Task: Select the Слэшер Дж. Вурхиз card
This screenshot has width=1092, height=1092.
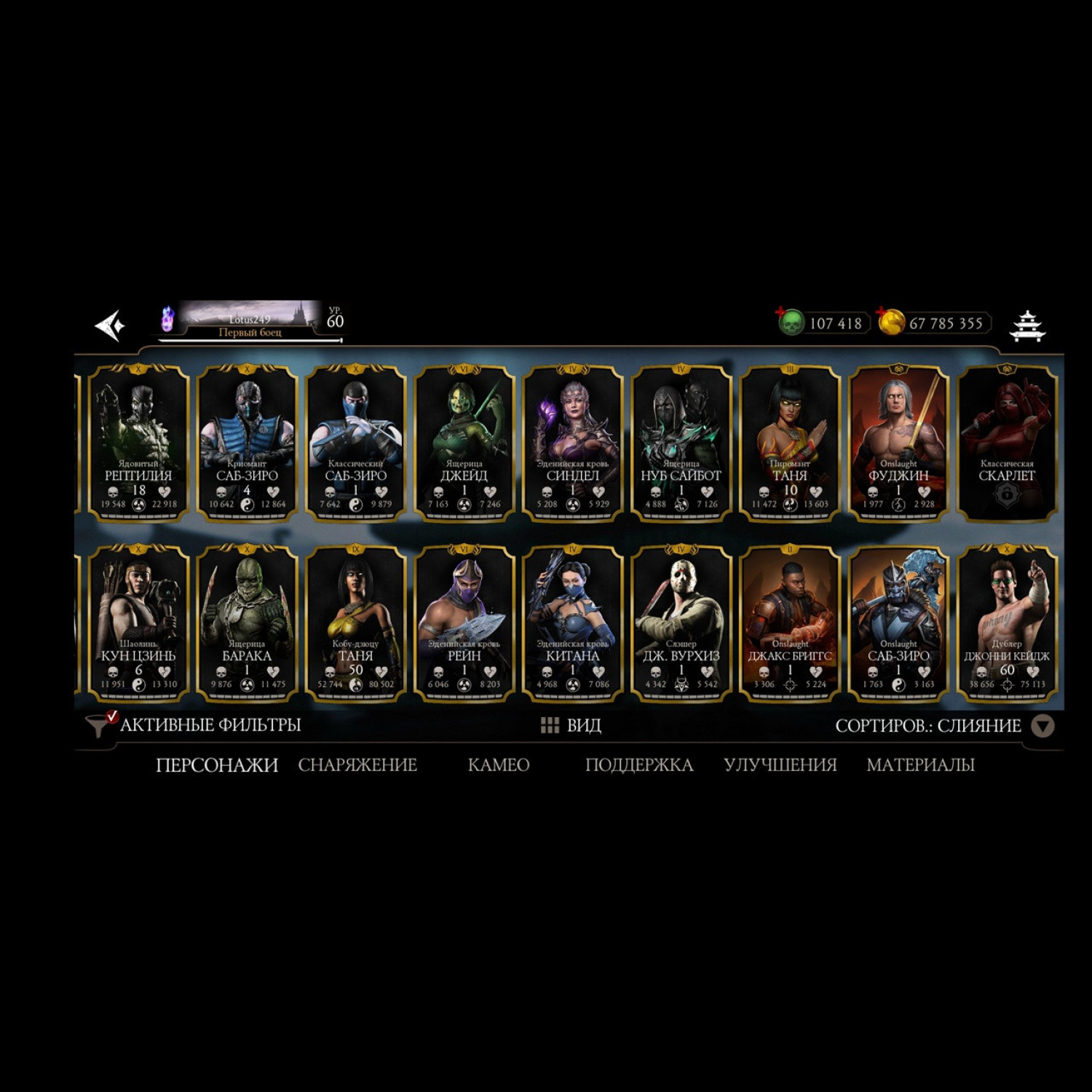Action: tap(681, 623)
